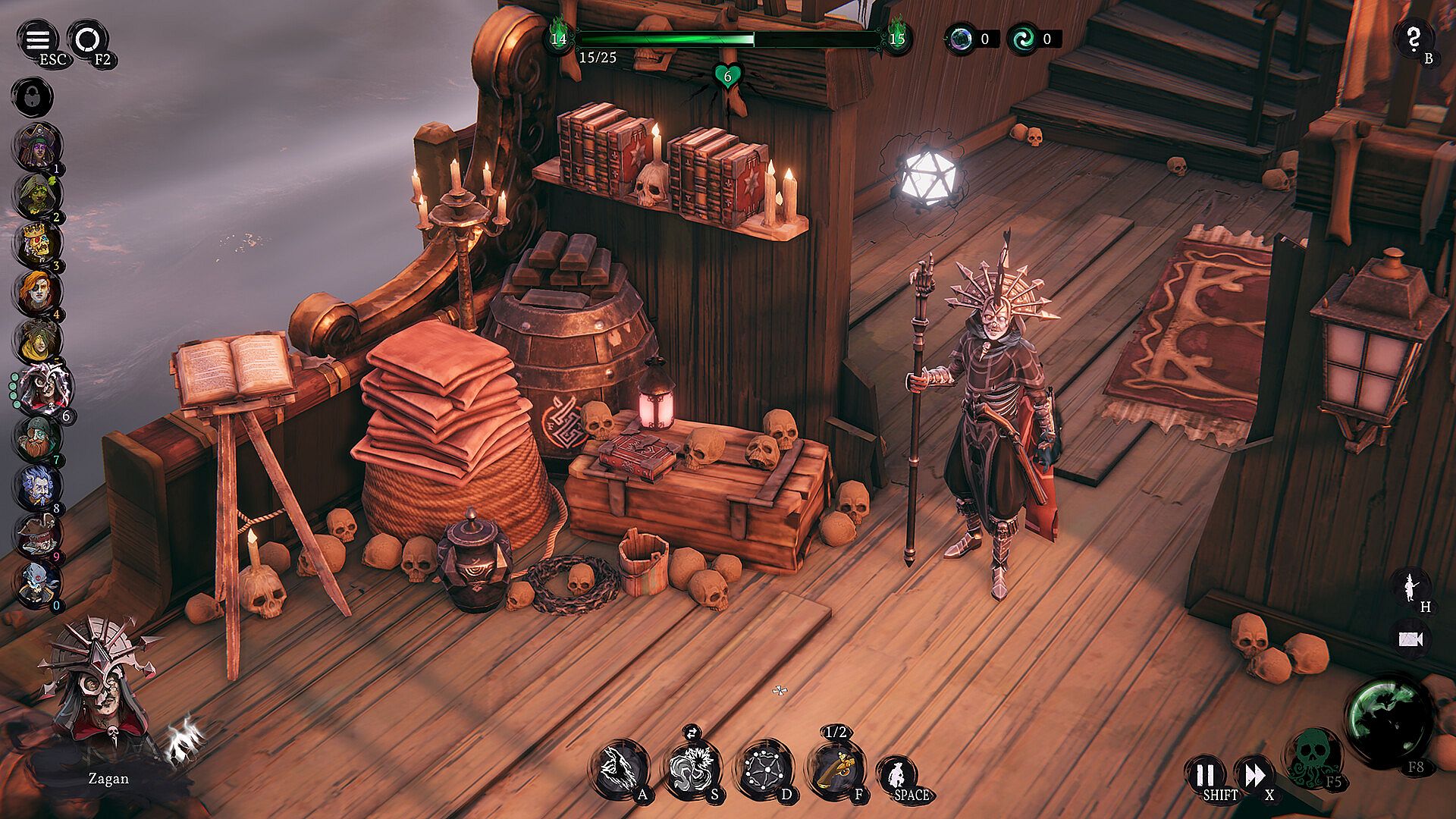Screen dimensions: 1456x819
Task: Select the crowned golden skull portrait
Action: (36, 244)
